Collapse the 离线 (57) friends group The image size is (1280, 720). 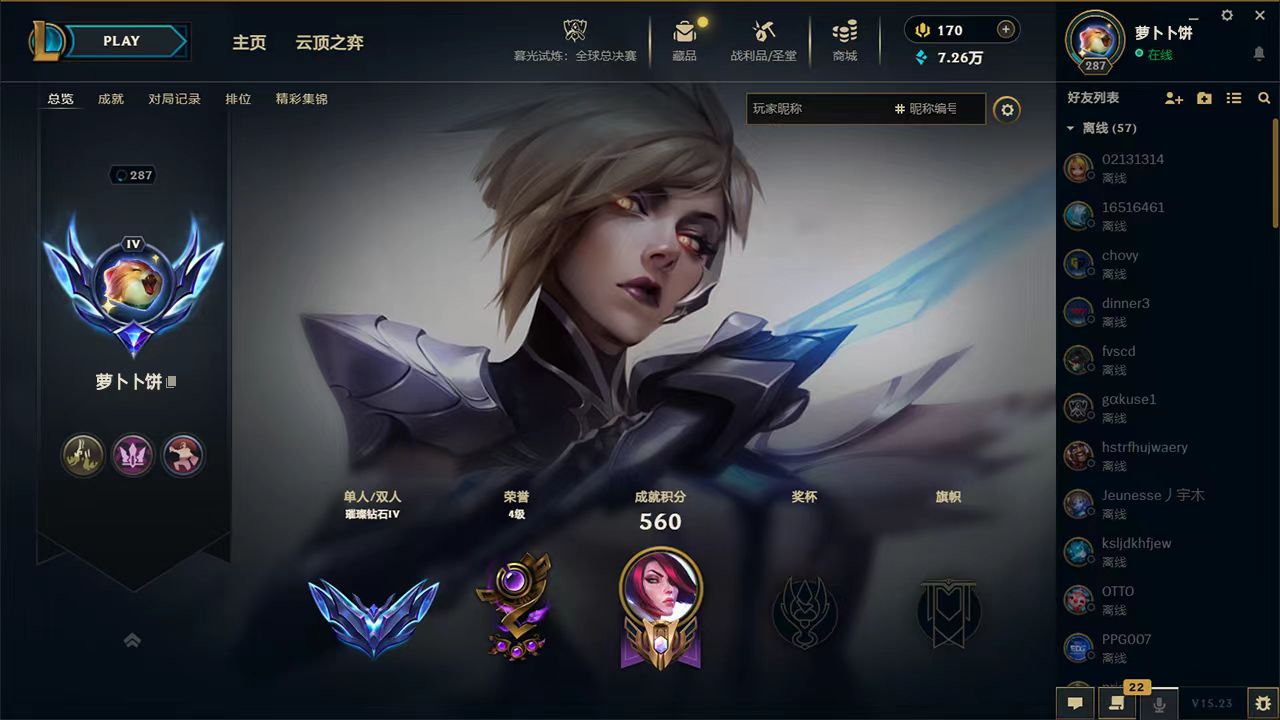pos(1072,128)
